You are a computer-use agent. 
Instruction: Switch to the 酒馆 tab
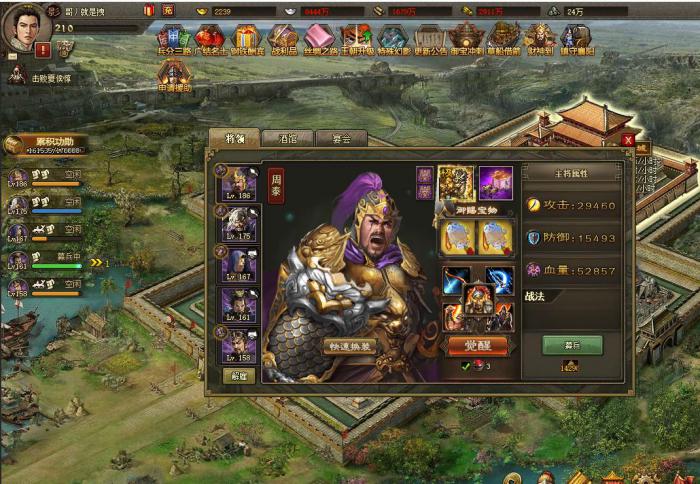click(288, 139)
